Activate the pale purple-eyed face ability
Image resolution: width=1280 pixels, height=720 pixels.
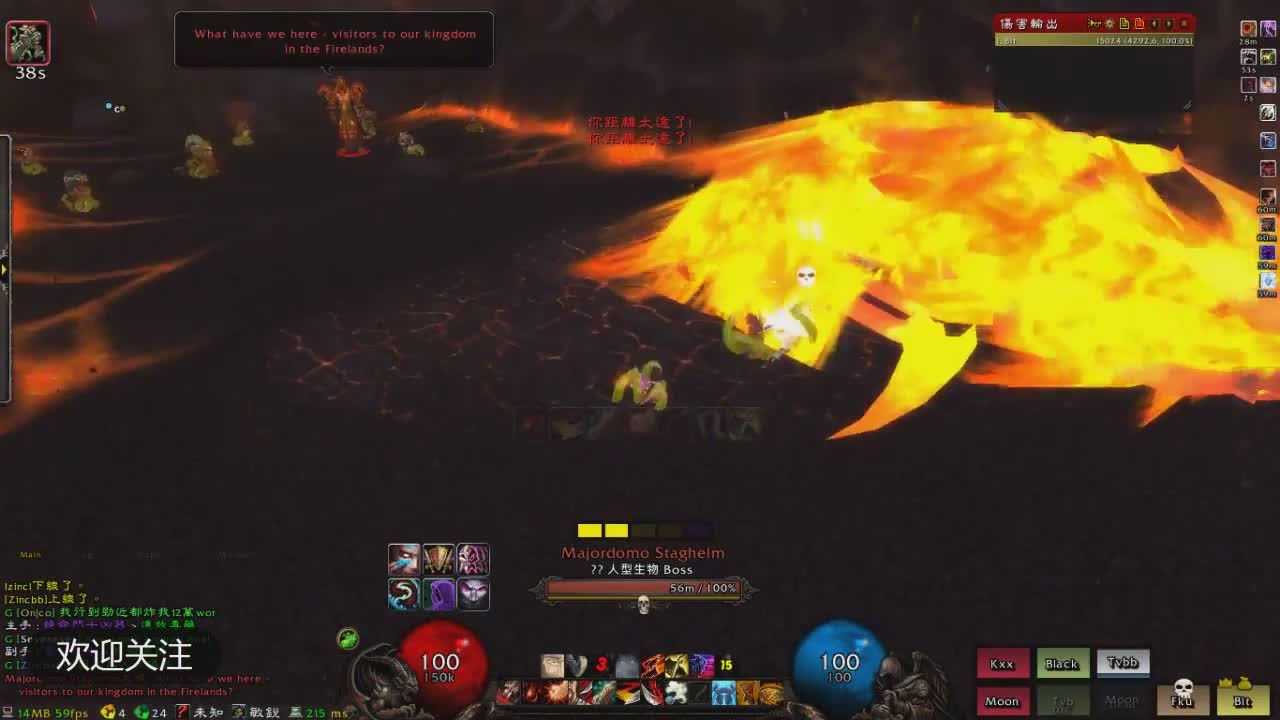[473, 594]
